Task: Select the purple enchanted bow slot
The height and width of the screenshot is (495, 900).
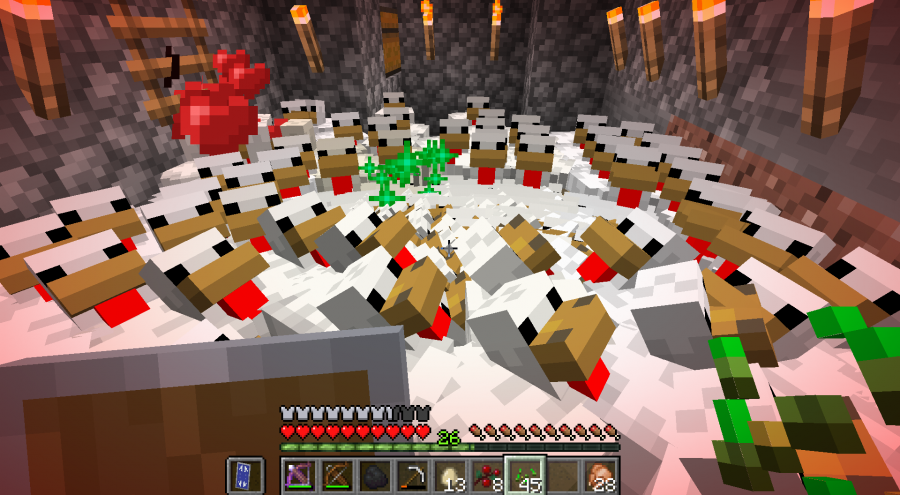Action: click(x=299, y=476)
